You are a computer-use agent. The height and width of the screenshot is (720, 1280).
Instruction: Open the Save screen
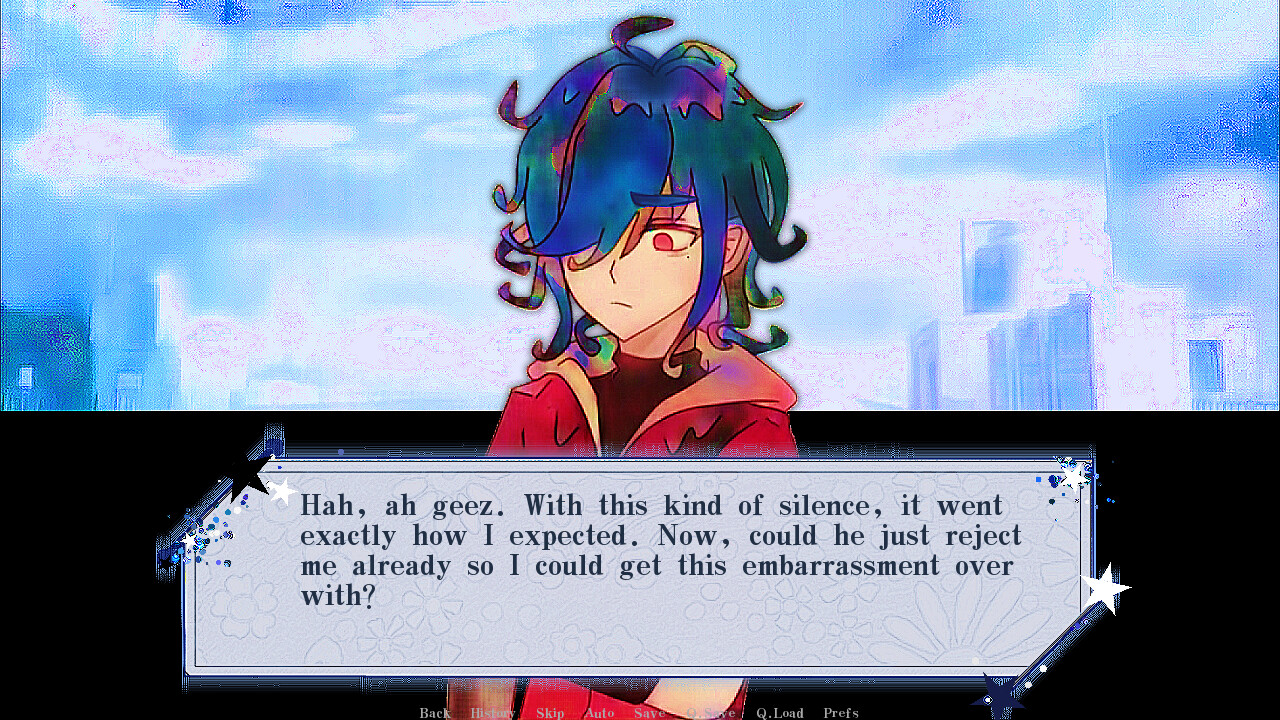[x=650, y=713]
